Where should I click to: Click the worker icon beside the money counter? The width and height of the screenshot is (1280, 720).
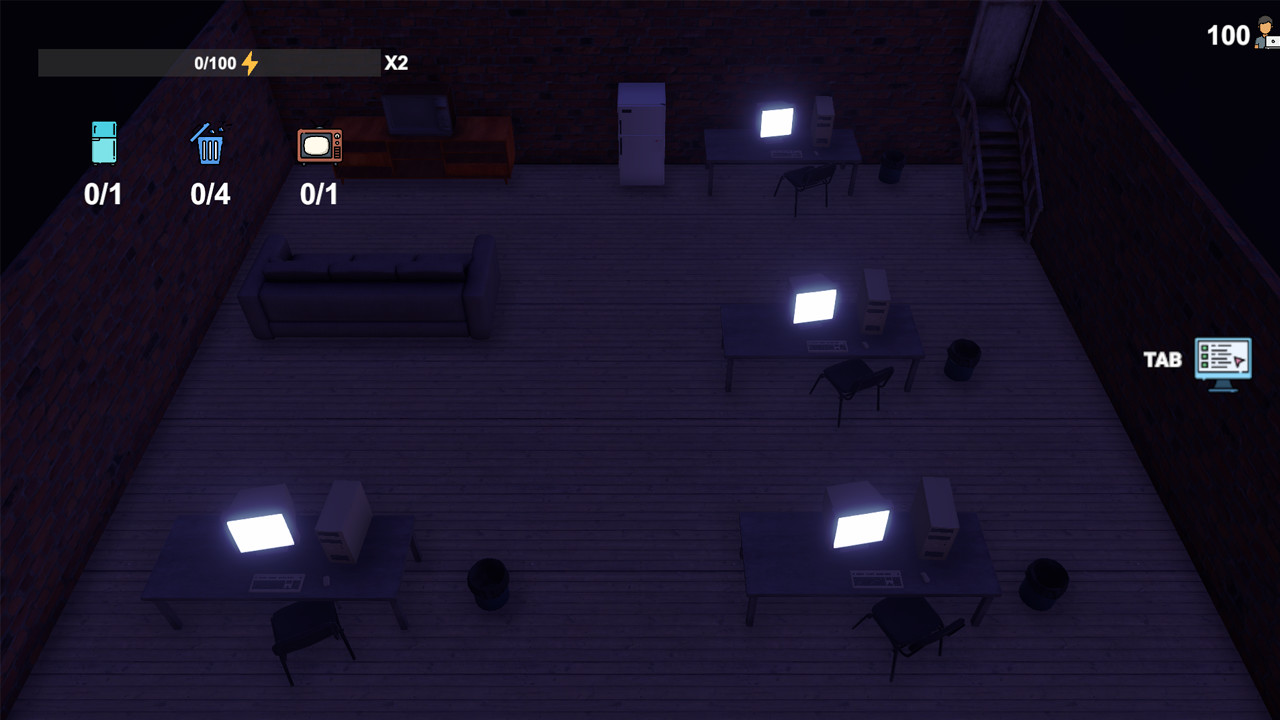click(x=1264, y=35)
